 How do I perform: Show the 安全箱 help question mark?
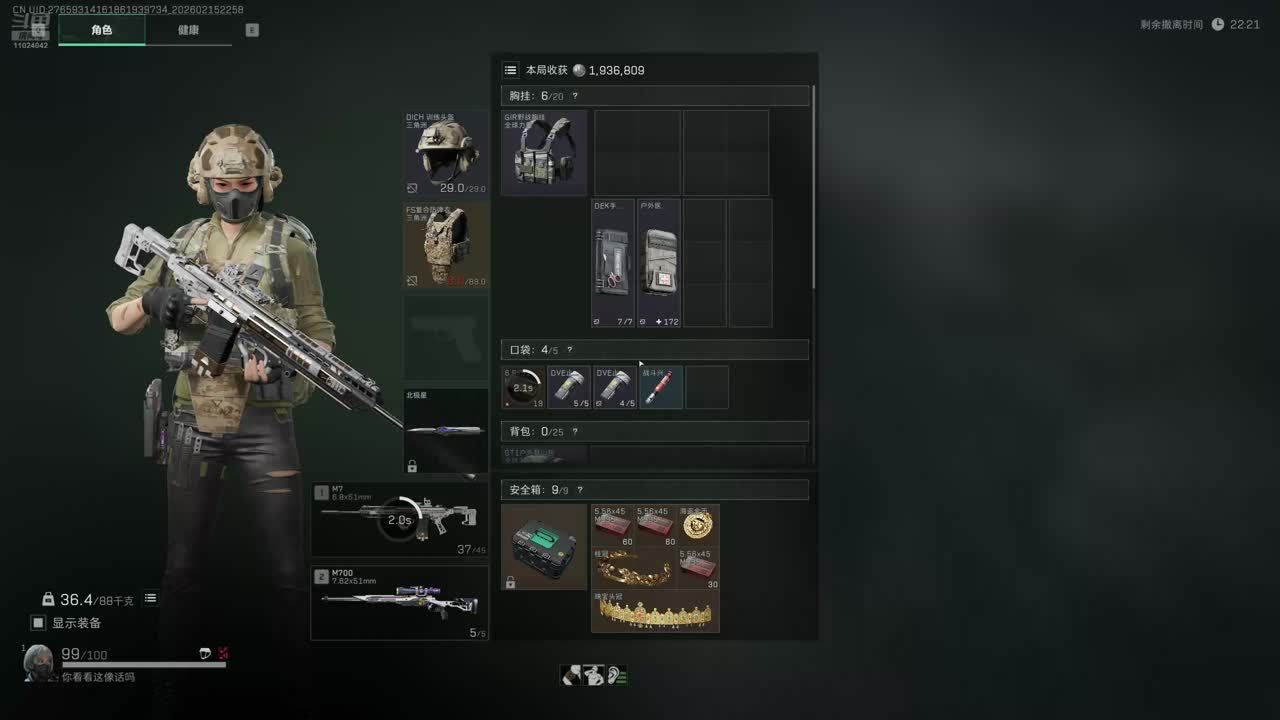coord(579,490)
